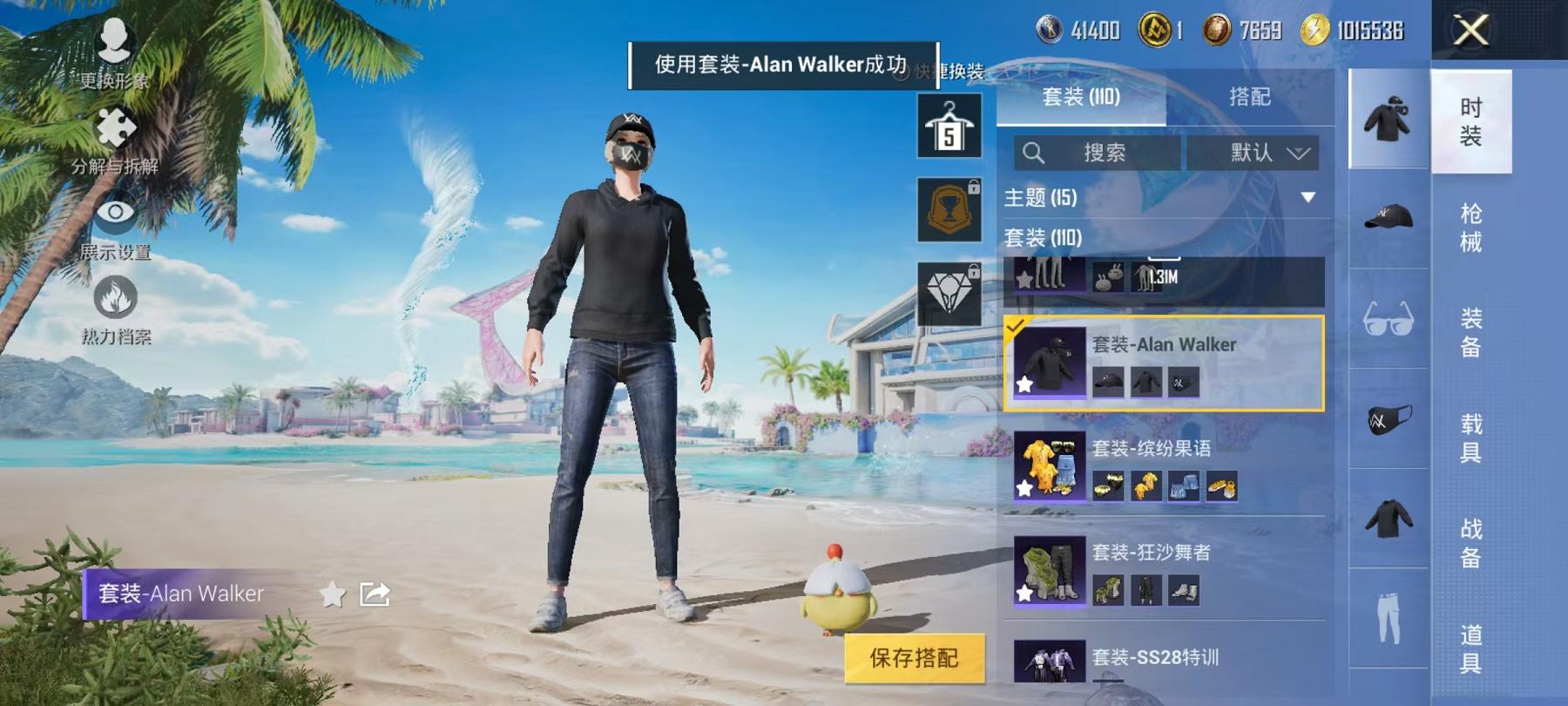This screenshot has width=1568, height=706.
Task: Toggle the 展示设置 eye display setting
Action: click(114, 212)
